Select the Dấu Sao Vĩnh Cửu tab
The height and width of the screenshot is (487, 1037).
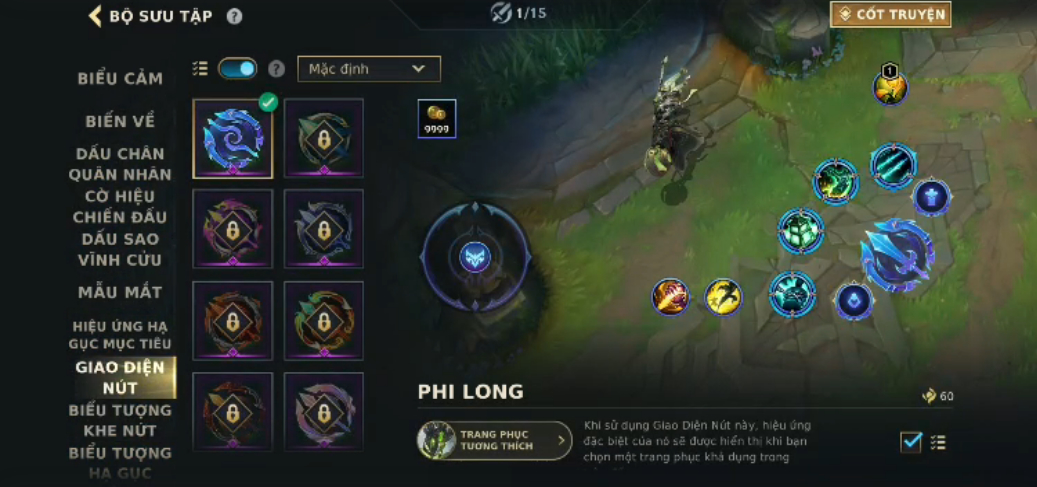[x=120, y=250]
